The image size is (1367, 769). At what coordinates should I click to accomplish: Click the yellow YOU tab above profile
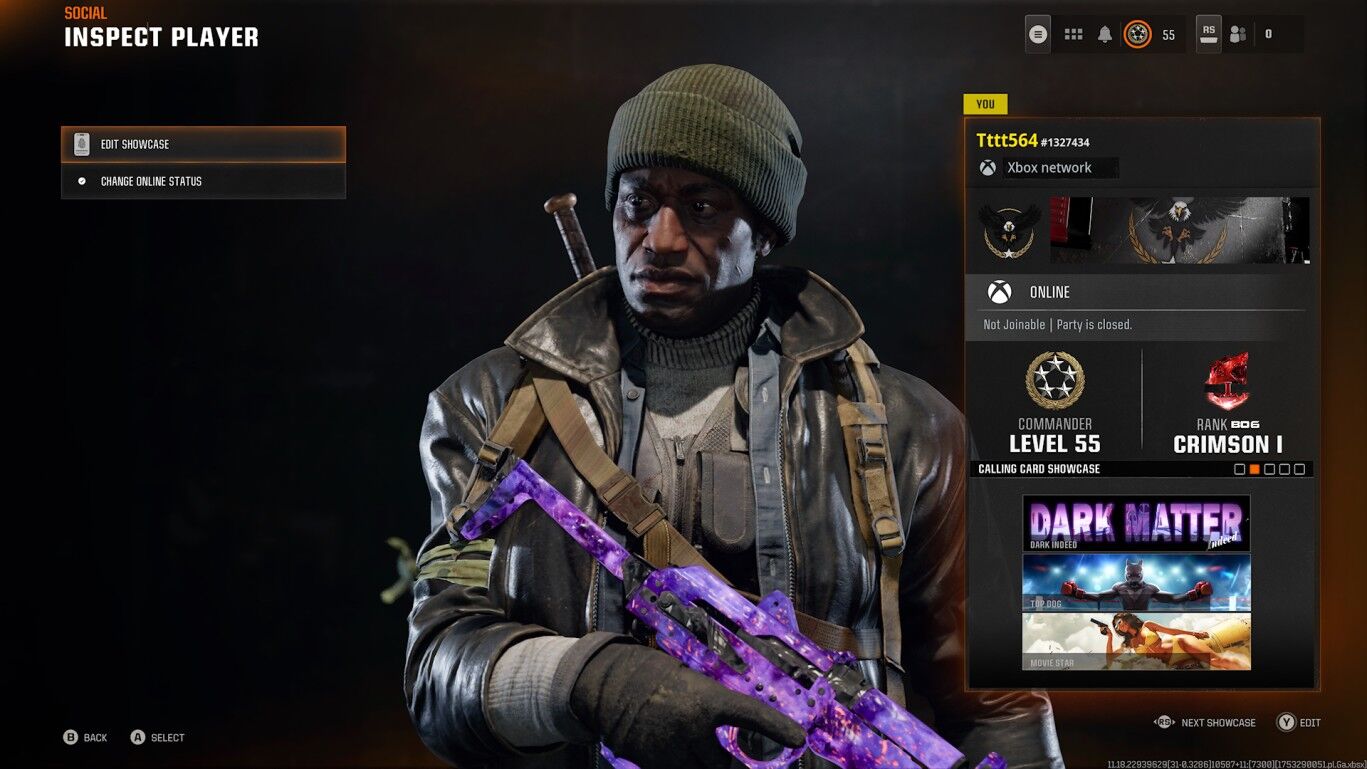(x=985, y=103)
